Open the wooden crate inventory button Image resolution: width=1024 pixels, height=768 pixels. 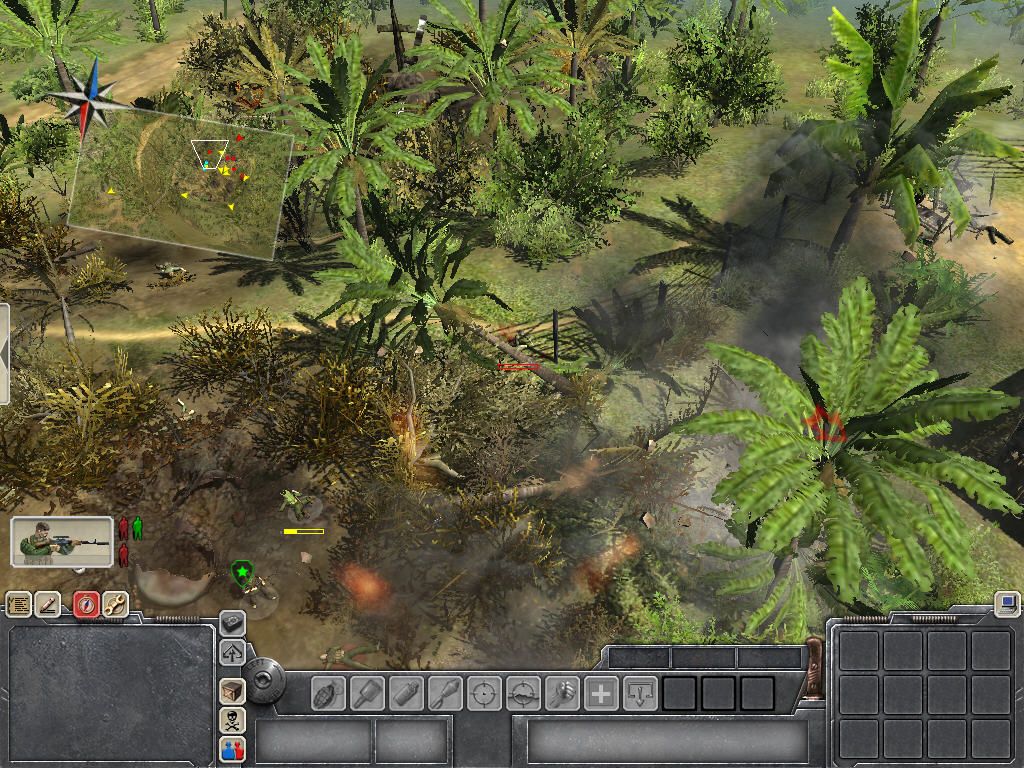[232, 691]
